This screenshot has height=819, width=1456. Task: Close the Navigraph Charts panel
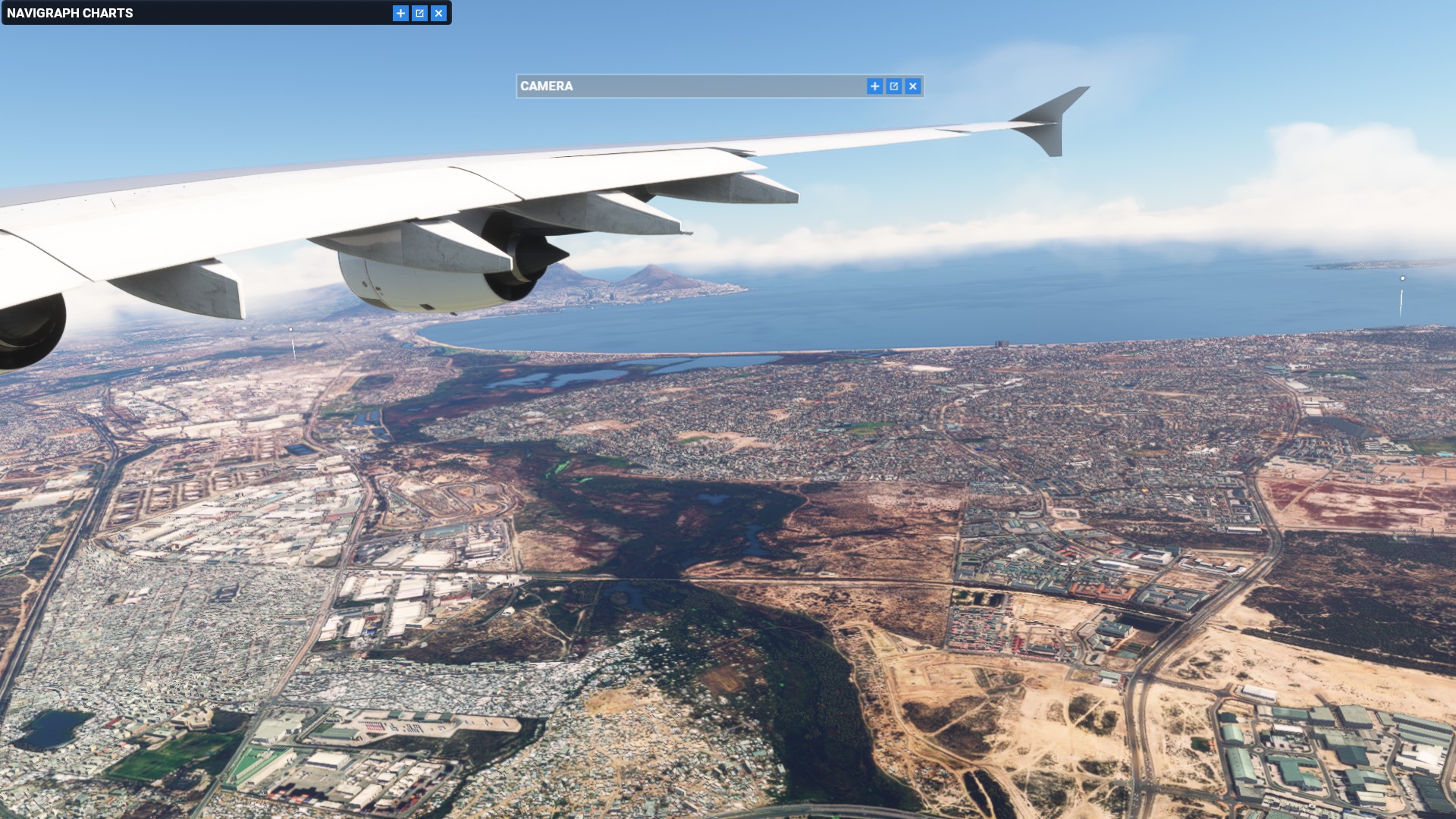point(438,13)
